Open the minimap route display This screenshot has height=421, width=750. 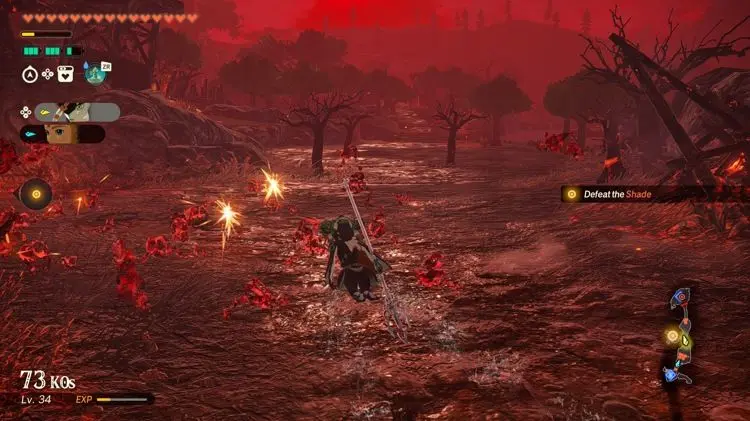pos(679,336)
